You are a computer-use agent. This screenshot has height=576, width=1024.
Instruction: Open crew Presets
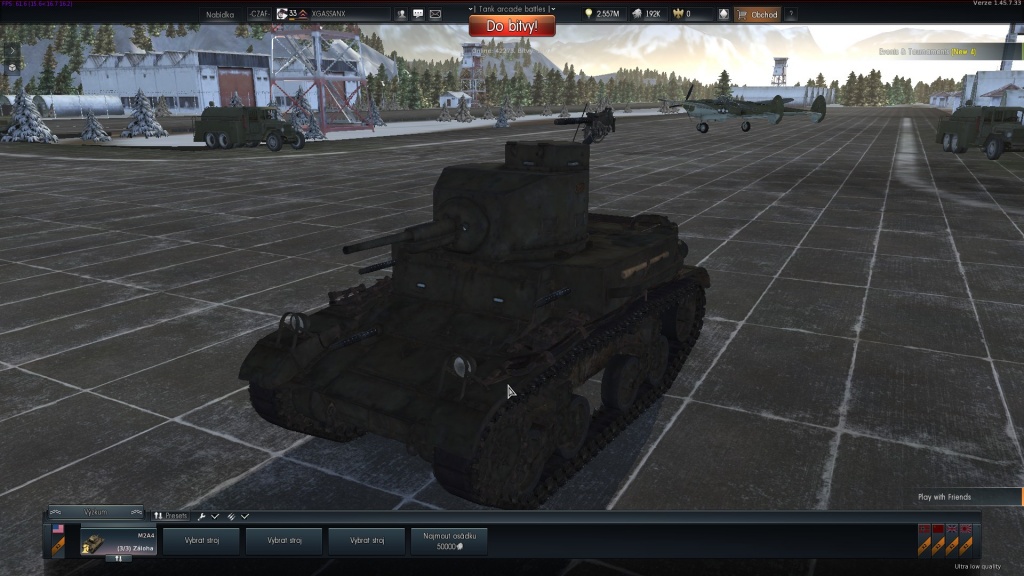pyautogui.click(x=170, y=516)
